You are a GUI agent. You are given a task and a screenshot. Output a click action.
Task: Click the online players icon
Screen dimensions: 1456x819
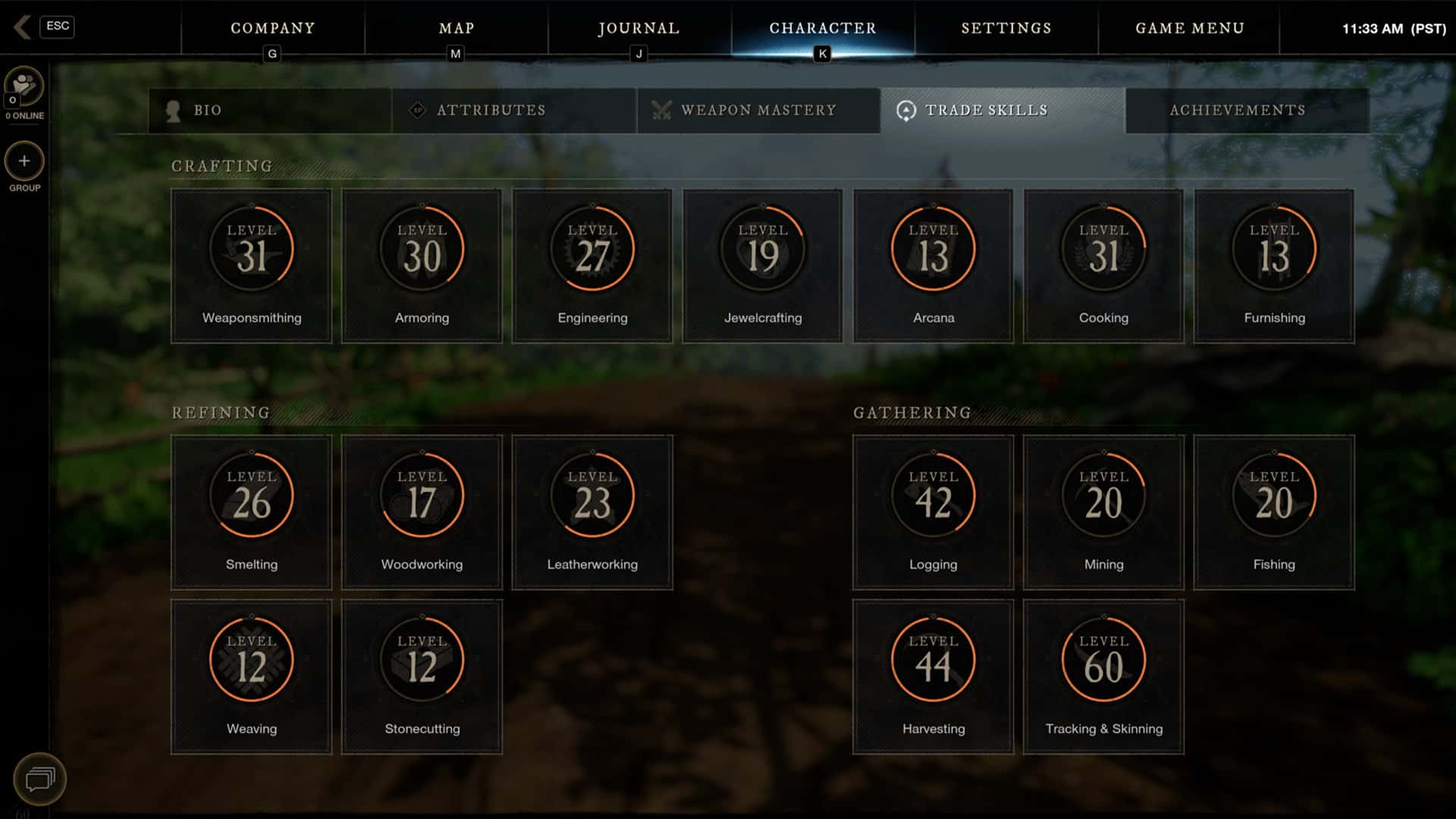[x=24, y=85]
